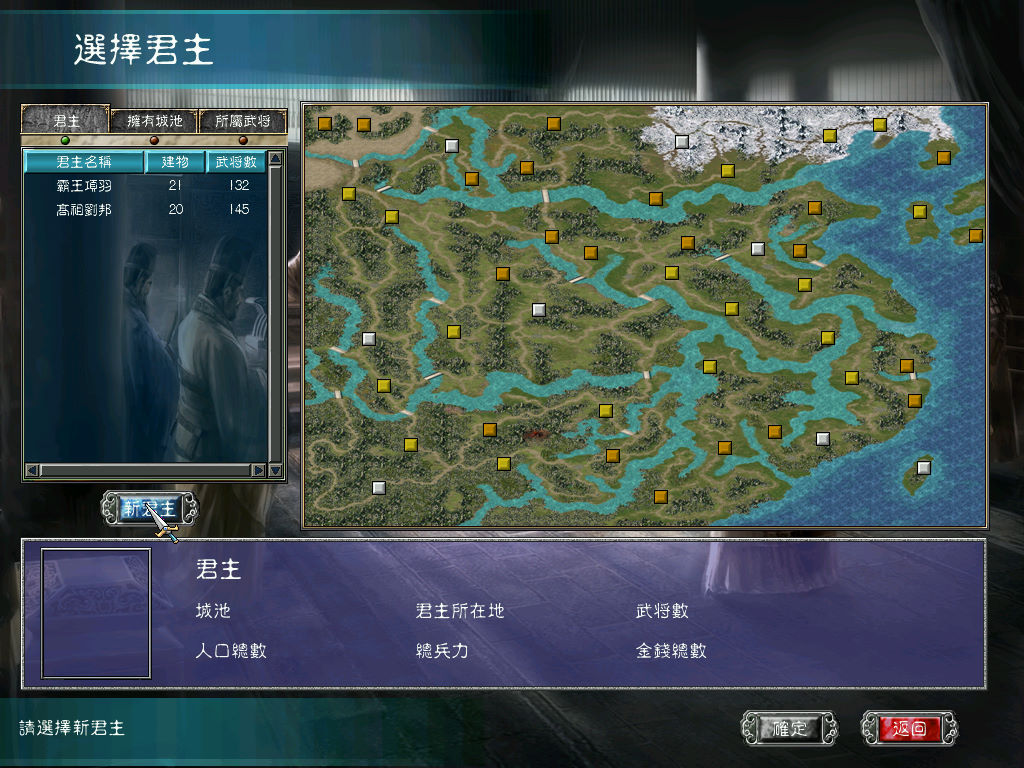1024x768 pixels.
Task: Sort list by 武將數 column header
Action: click(236, 161)
